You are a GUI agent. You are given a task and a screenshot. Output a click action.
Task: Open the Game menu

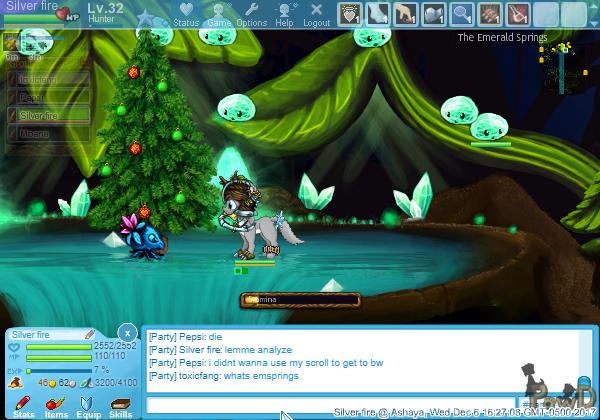pos(219,14)
